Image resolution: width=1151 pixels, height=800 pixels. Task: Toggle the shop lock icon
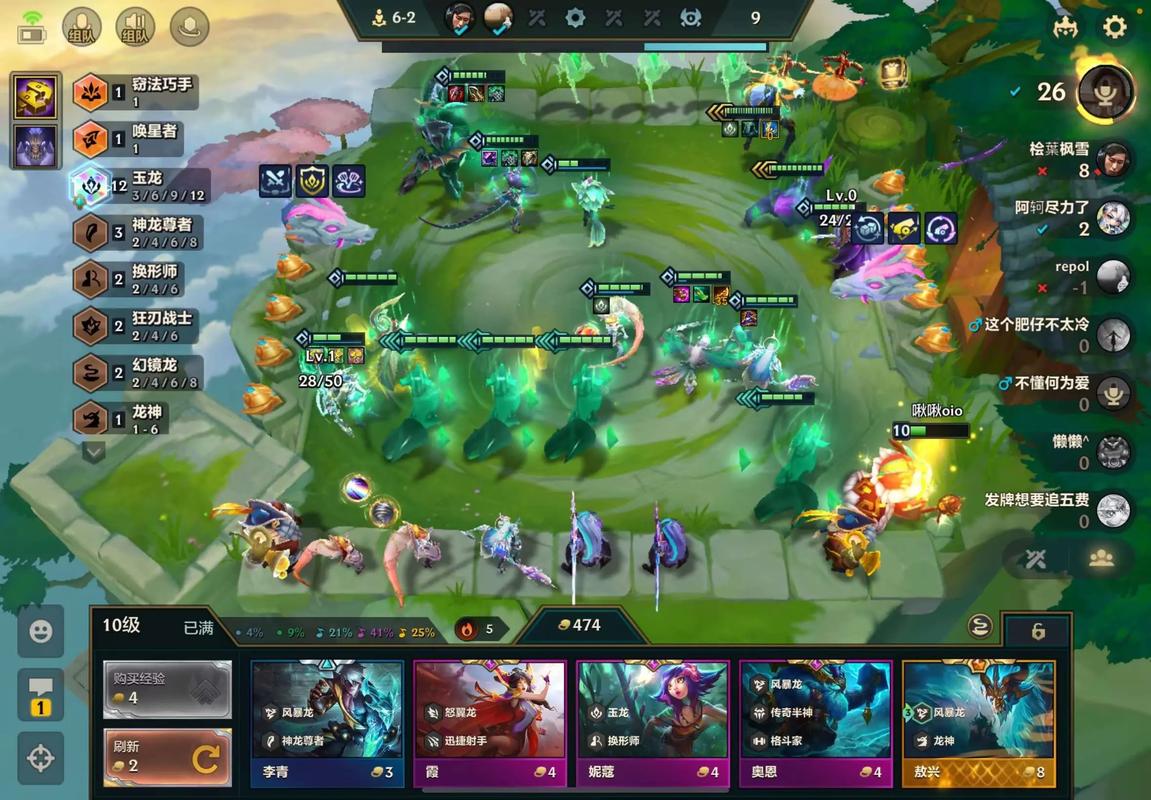click(1038, 631)
